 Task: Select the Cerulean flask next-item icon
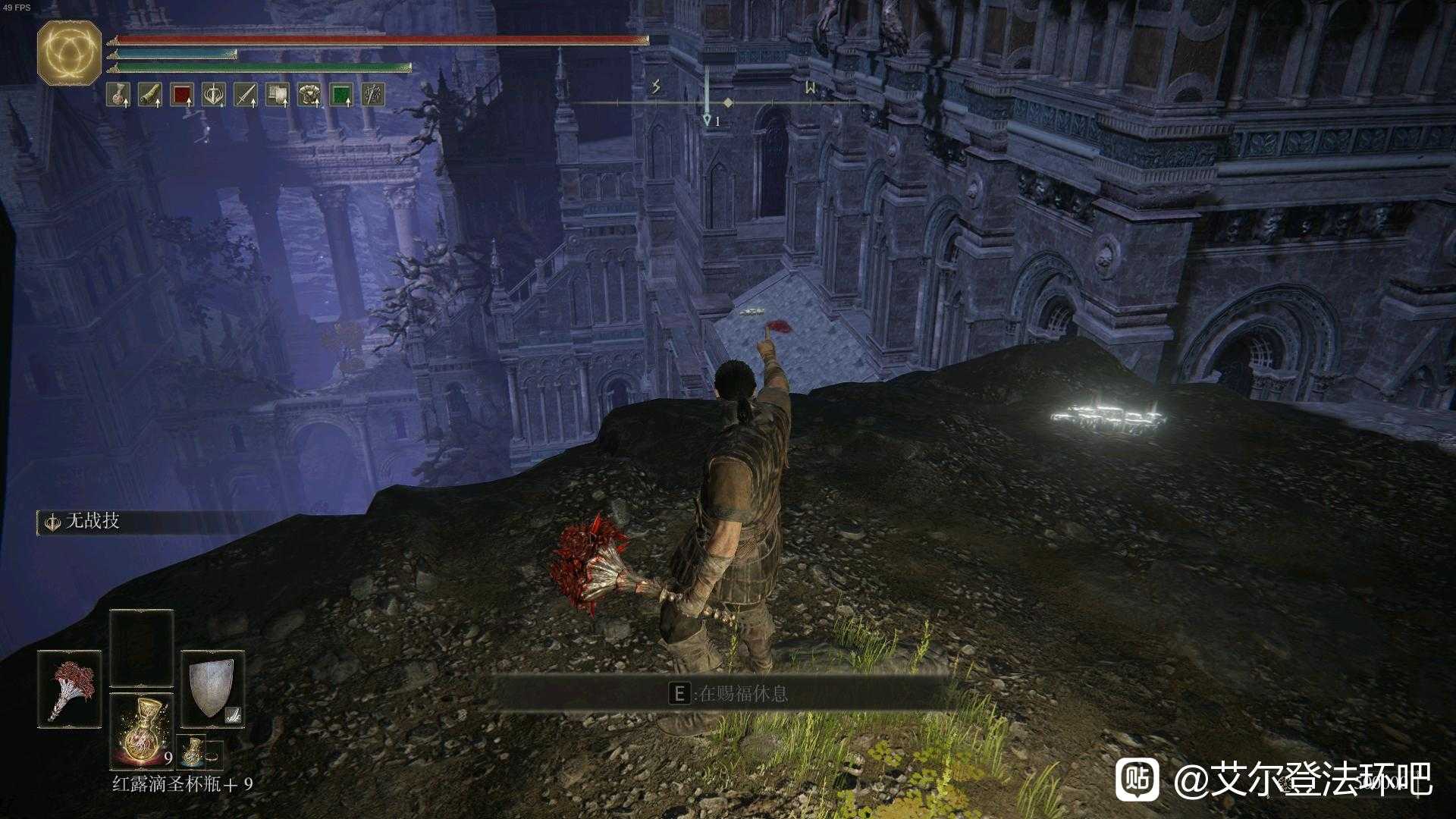click(193, 752)
